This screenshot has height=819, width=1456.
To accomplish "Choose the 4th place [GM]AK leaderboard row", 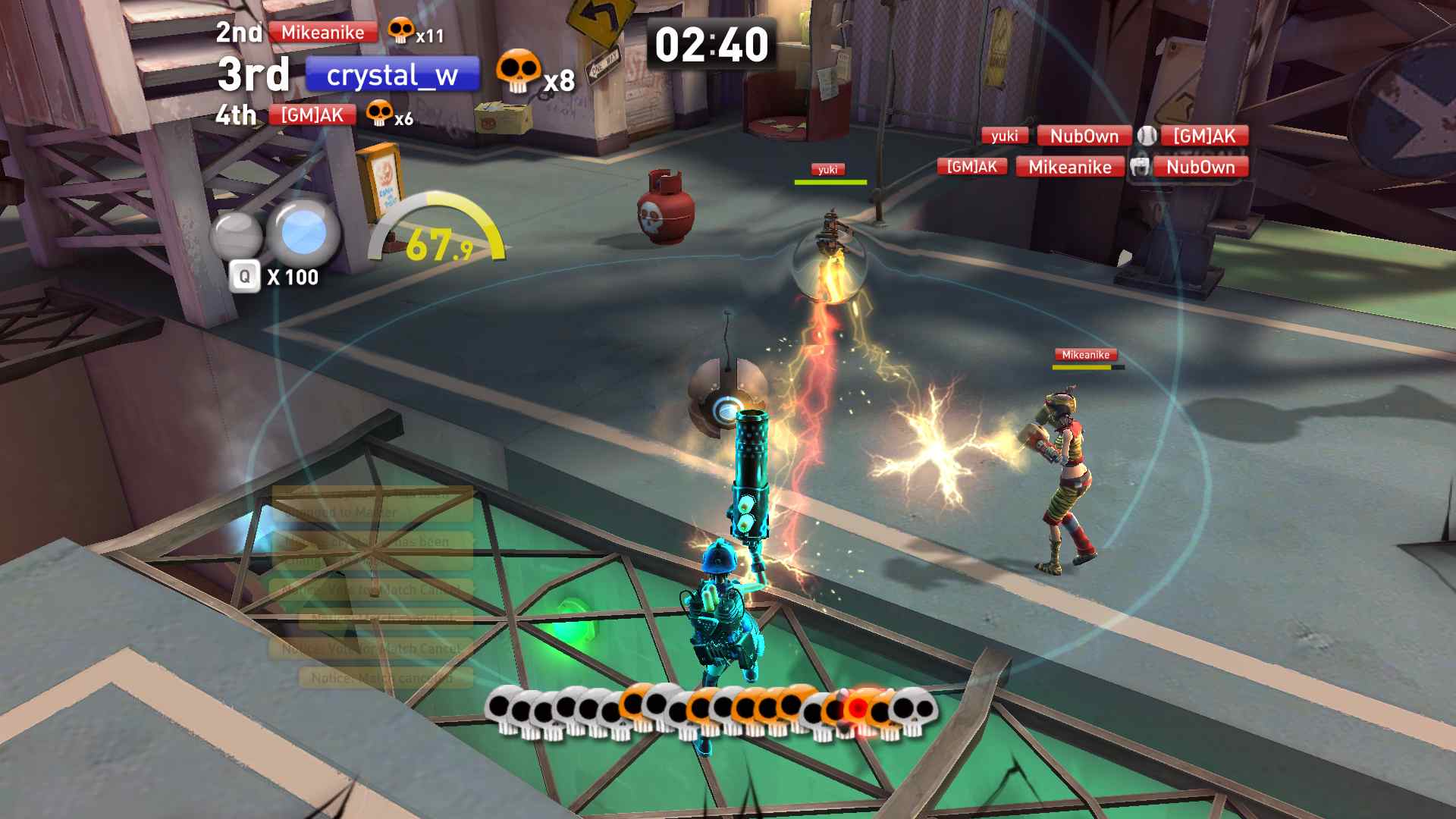I will click(x=312, y=115).
